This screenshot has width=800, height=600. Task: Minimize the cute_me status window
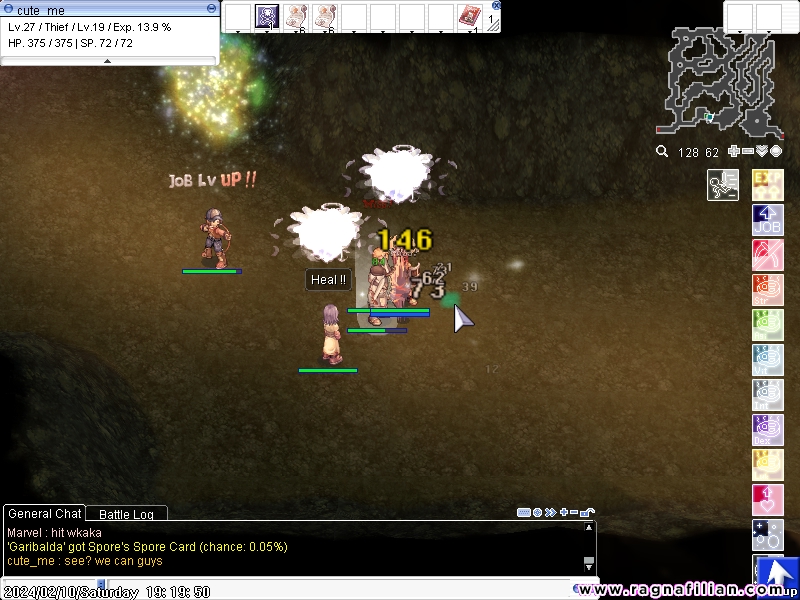211,7
